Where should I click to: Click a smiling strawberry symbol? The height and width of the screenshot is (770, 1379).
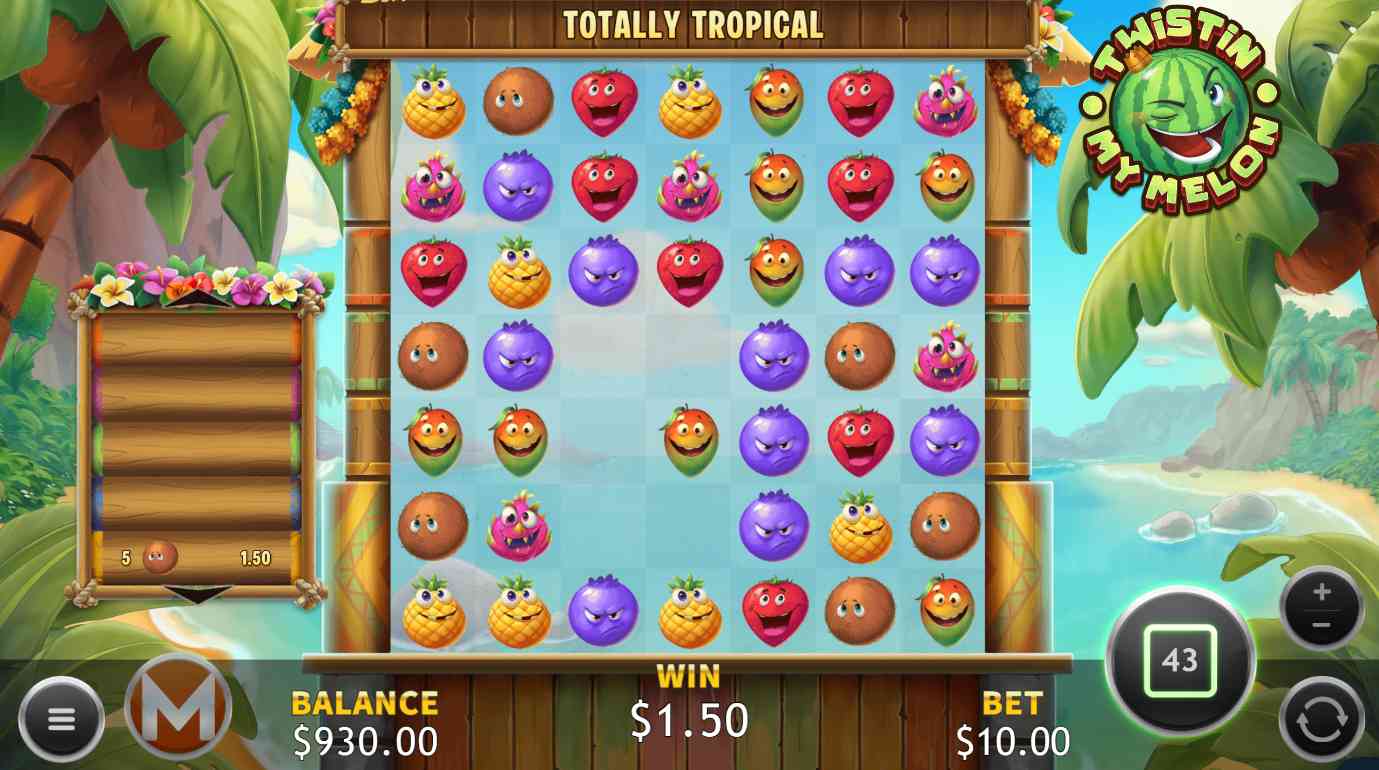[604, 100]
